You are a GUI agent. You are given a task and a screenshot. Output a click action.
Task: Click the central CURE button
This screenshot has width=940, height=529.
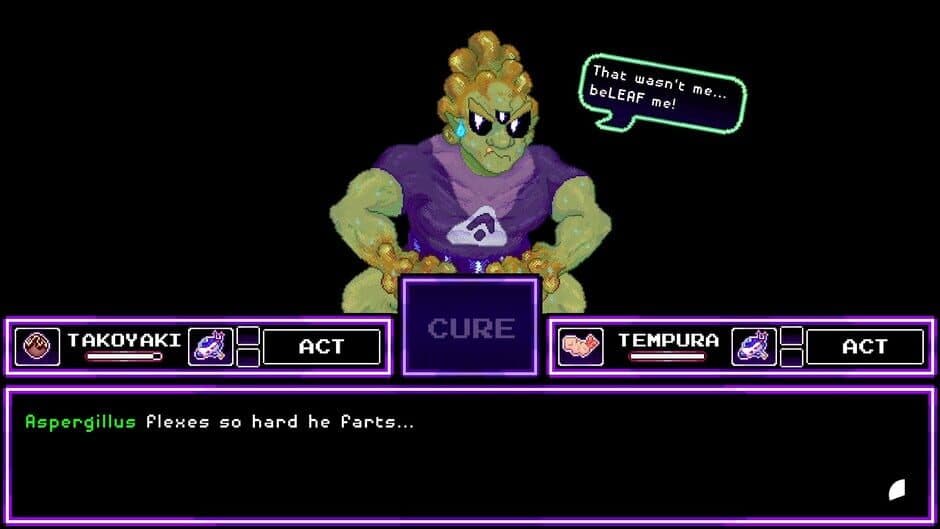point(470,327)
